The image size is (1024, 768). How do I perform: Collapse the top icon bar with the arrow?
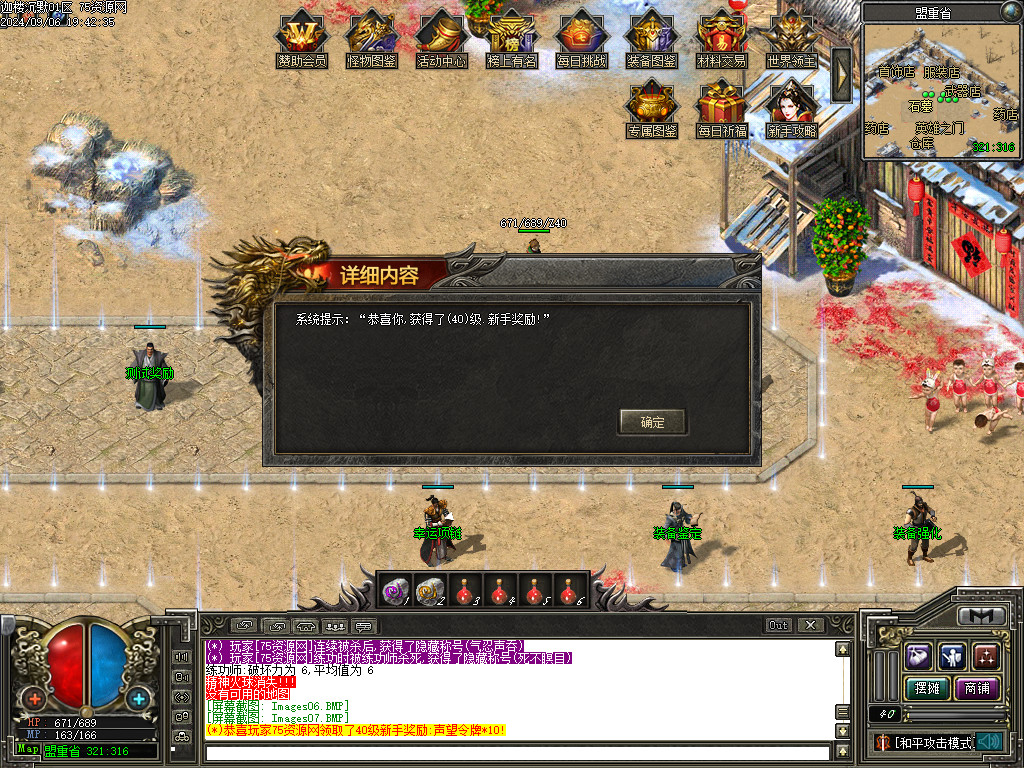click(x=842, y=74)
